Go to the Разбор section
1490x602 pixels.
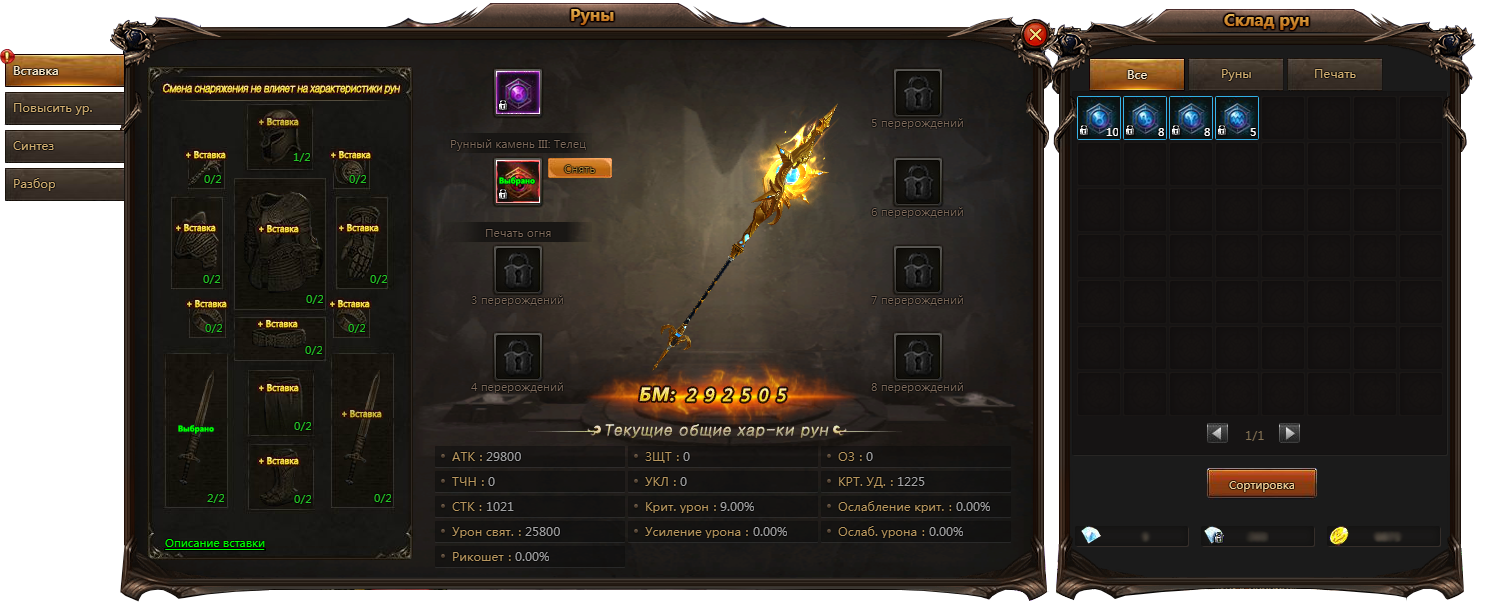[x=64, y=184]
